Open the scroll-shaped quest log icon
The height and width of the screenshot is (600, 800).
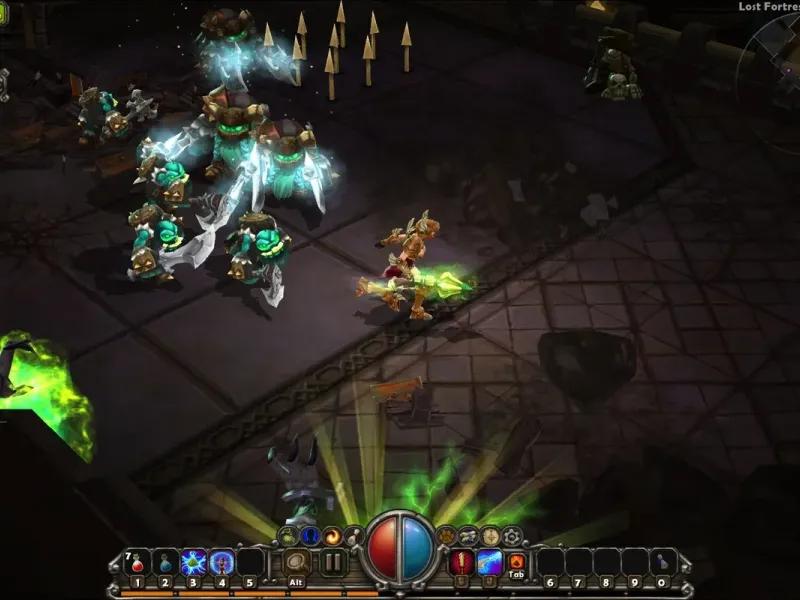pos(468,536)
